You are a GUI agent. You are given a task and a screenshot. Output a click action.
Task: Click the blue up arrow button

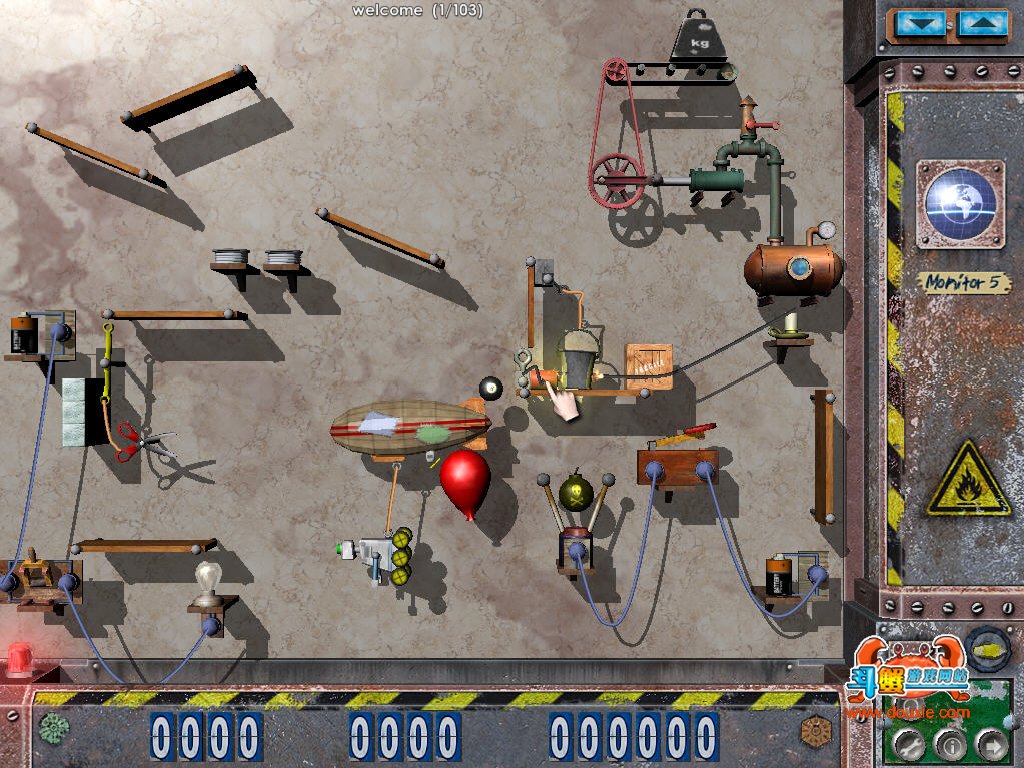coord(983,24)
